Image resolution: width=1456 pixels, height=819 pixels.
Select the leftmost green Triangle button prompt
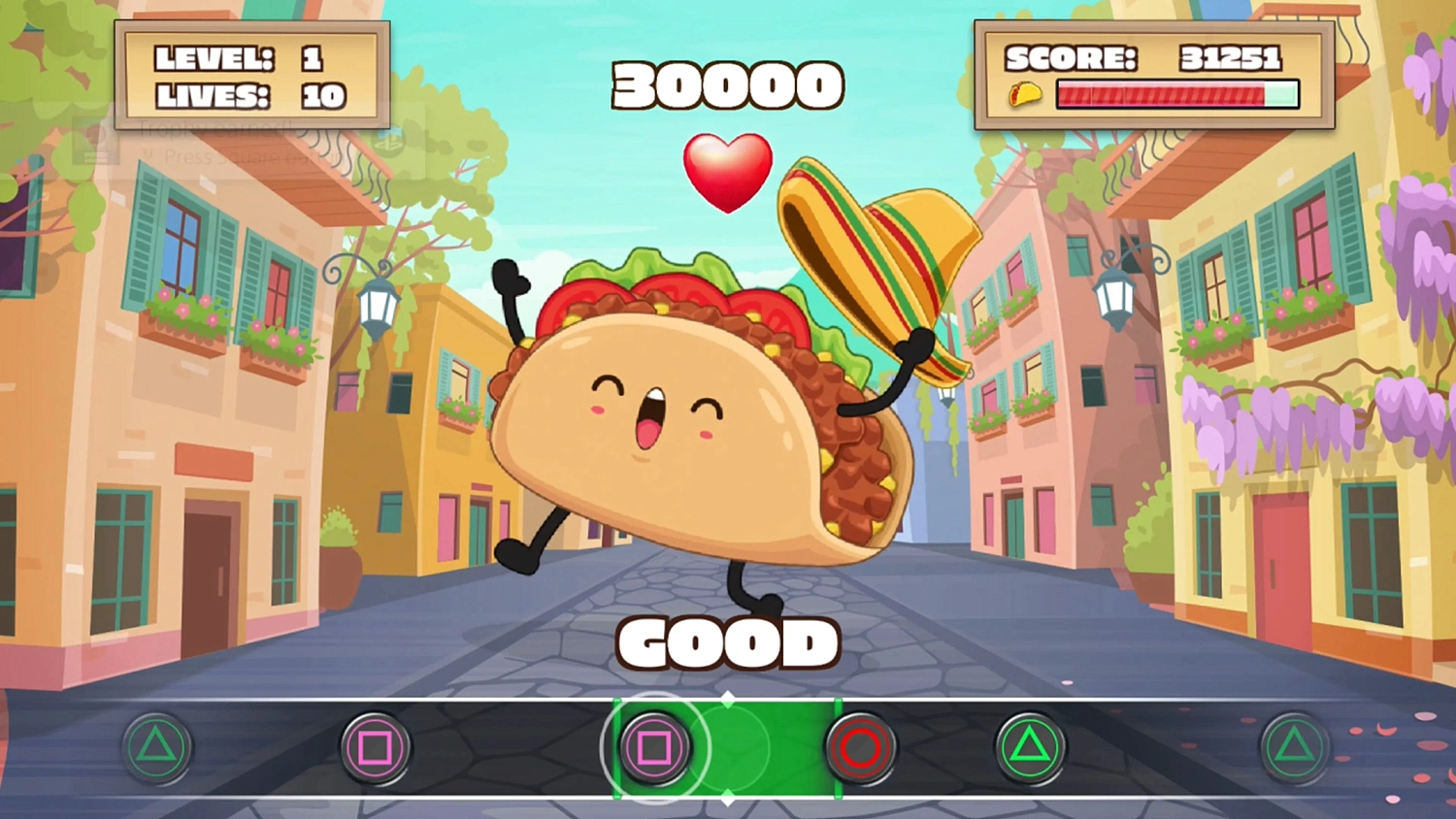157,747
